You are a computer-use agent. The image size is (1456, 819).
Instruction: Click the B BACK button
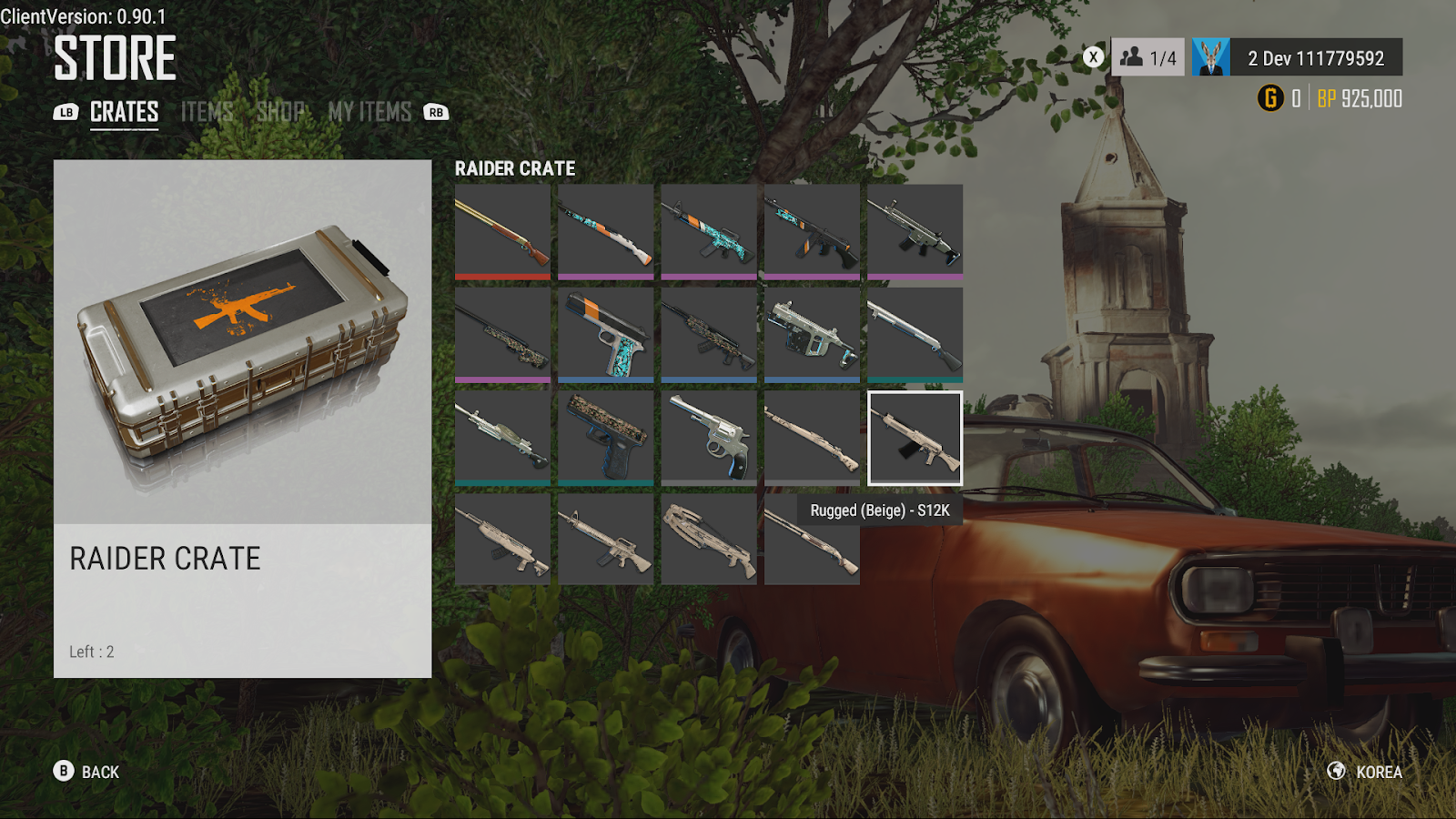click(64, 772)
